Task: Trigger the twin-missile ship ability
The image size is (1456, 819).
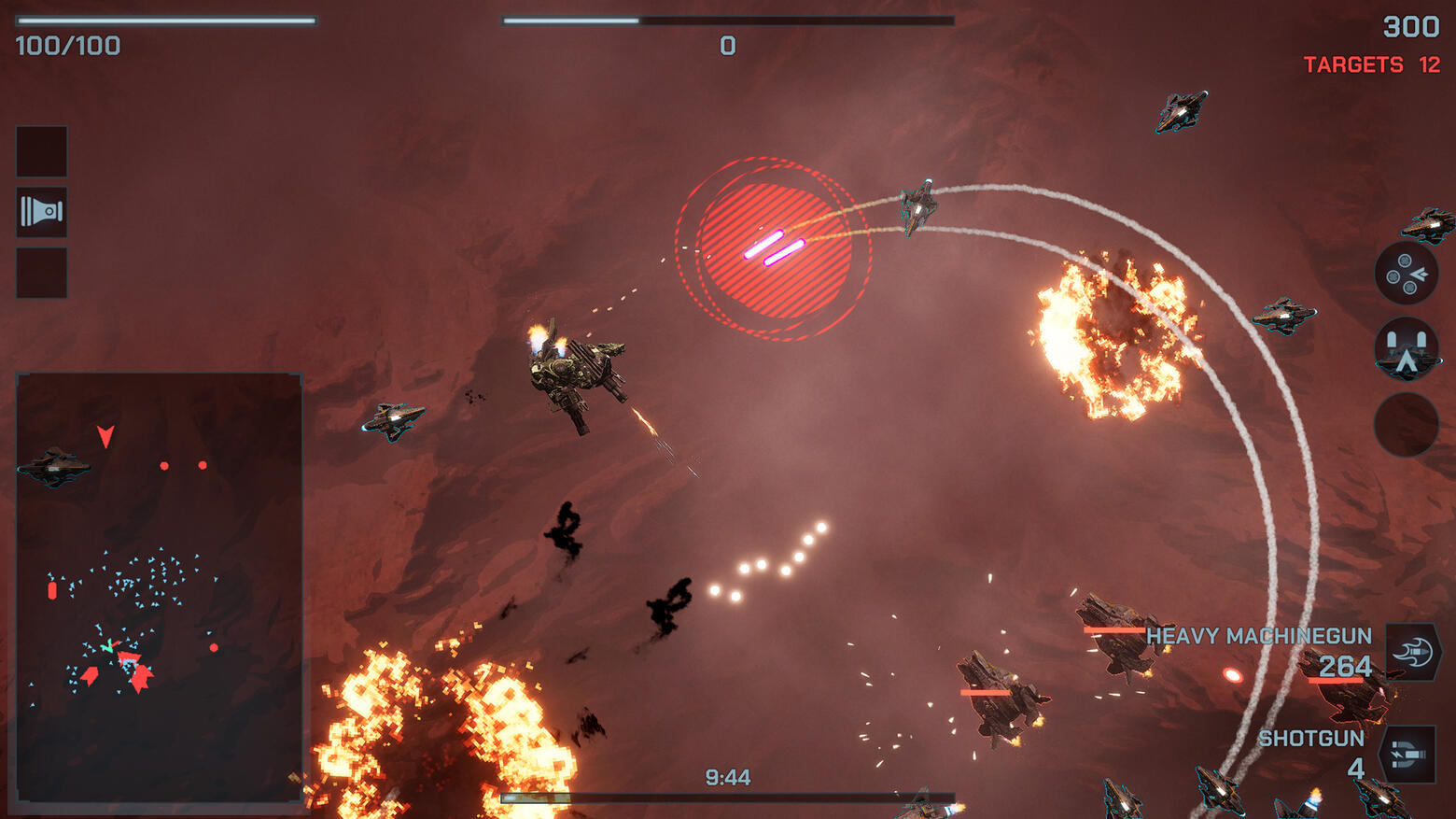Action: pos(1407,349)
